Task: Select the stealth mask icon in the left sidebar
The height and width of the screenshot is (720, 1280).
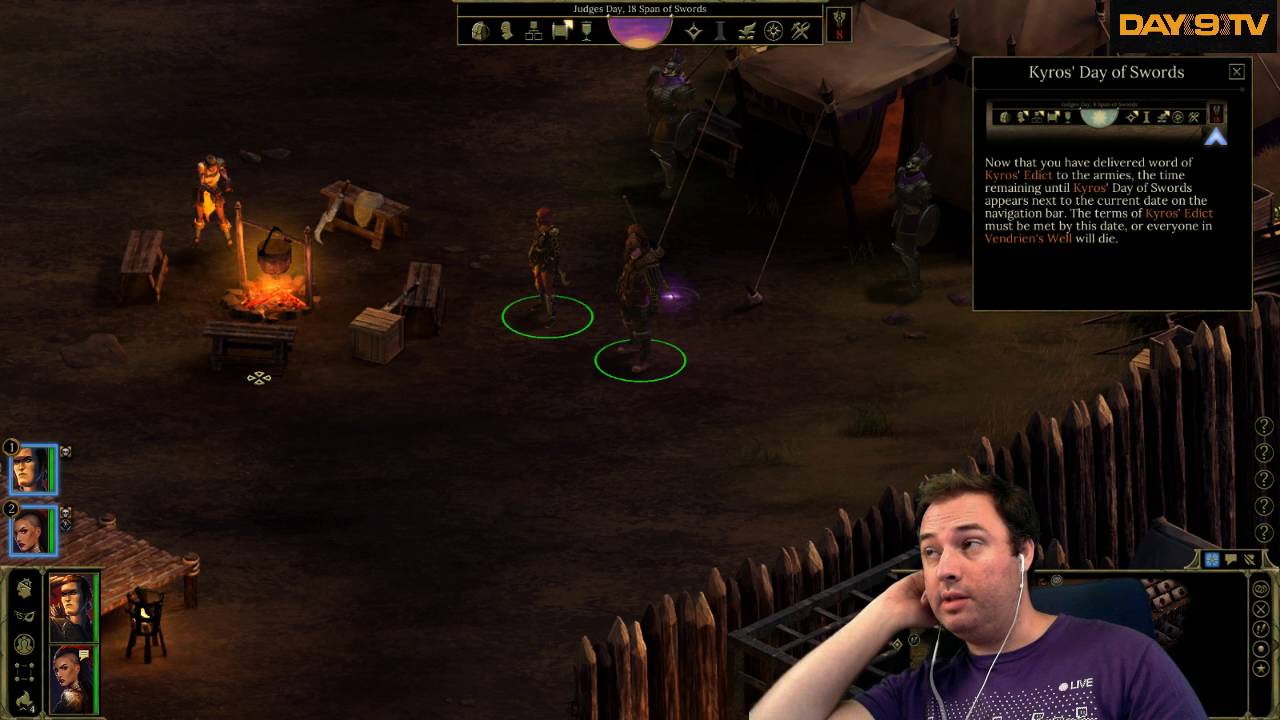Action: (27, 615)
